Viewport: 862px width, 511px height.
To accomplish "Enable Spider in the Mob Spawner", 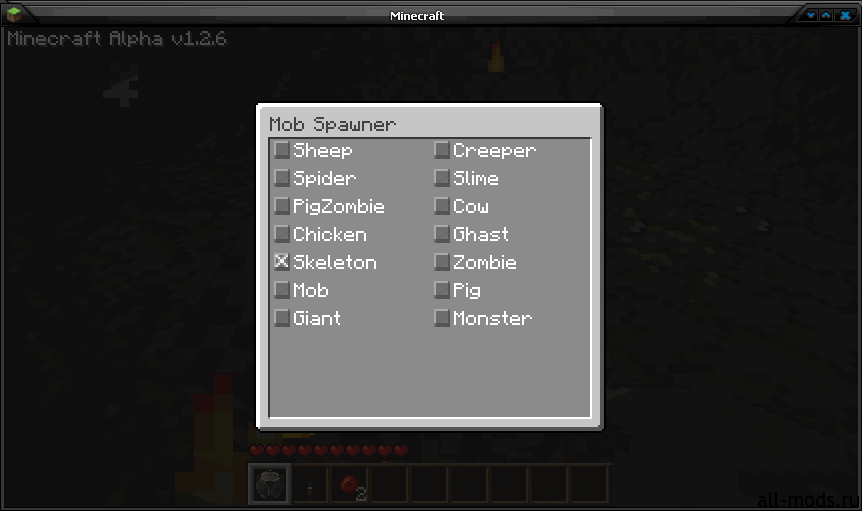I will point(282,178).
